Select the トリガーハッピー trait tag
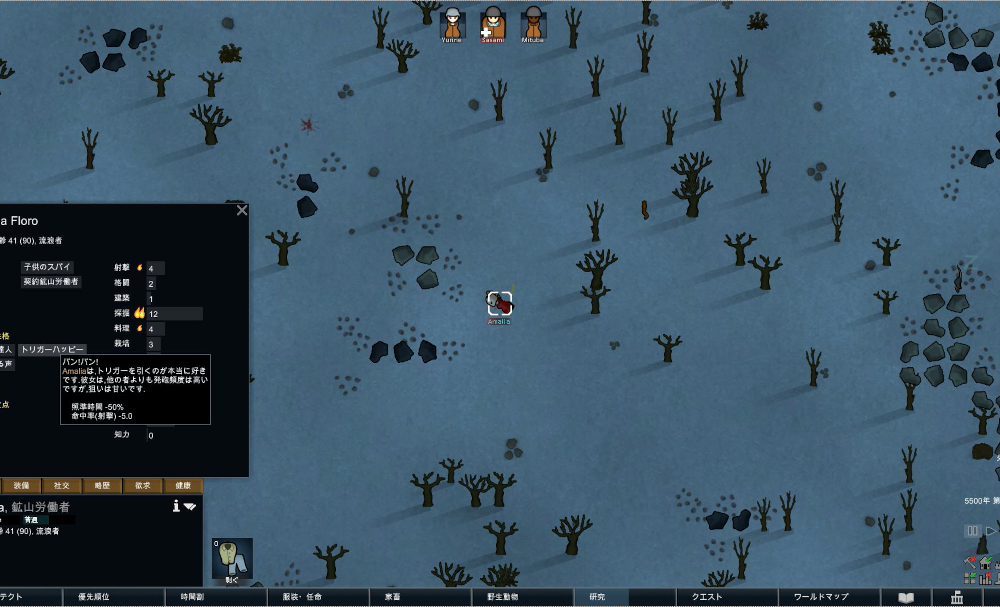The height and width of the screenshot is (607, 1000). coord(52,350)
